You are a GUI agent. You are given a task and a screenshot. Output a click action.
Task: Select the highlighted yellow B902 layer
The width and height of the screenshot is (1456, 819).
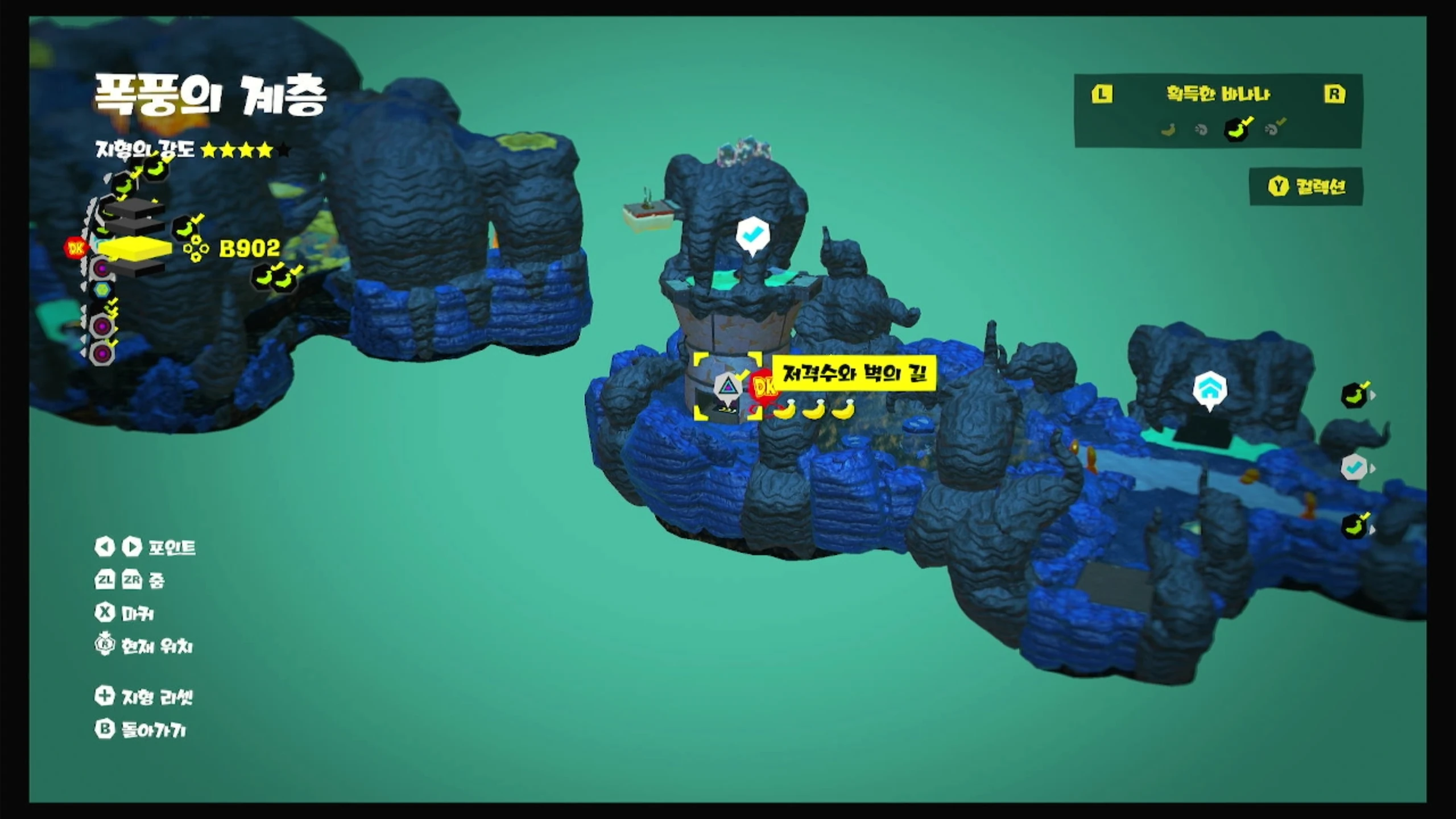click(136, 249)
